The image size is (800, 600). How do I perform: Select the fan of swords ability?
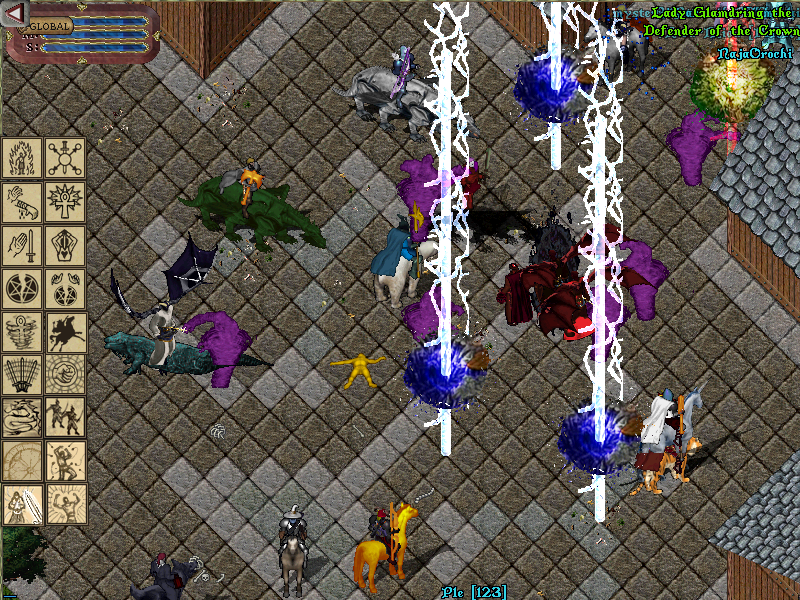pyautogui.click(x=22, y=374)
